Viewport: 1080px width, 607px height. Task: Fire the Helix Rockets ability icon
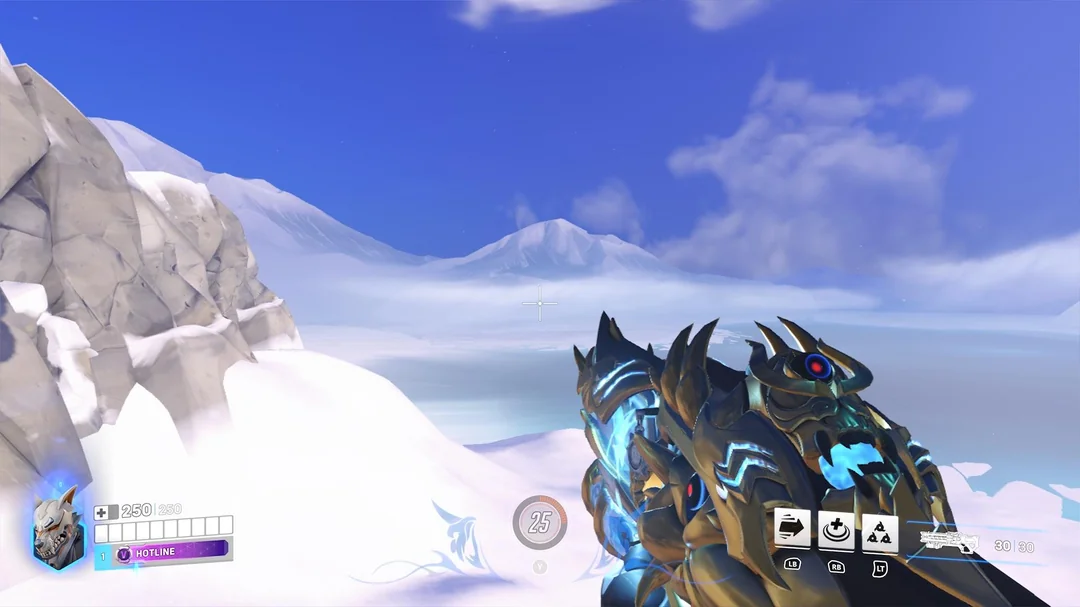point(880,531)
